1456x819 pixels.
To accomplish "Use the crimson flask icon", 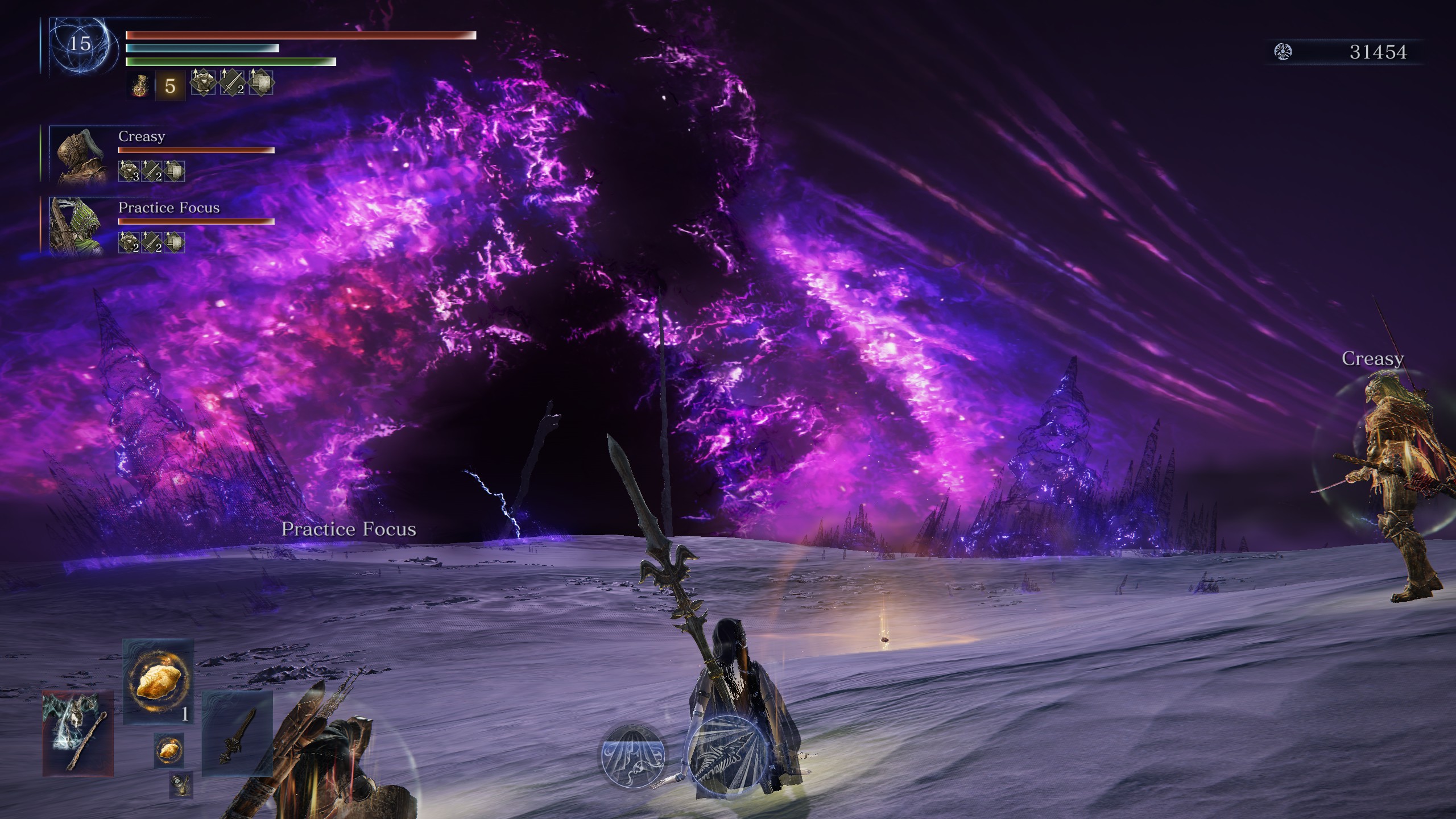I will point(140,86).
